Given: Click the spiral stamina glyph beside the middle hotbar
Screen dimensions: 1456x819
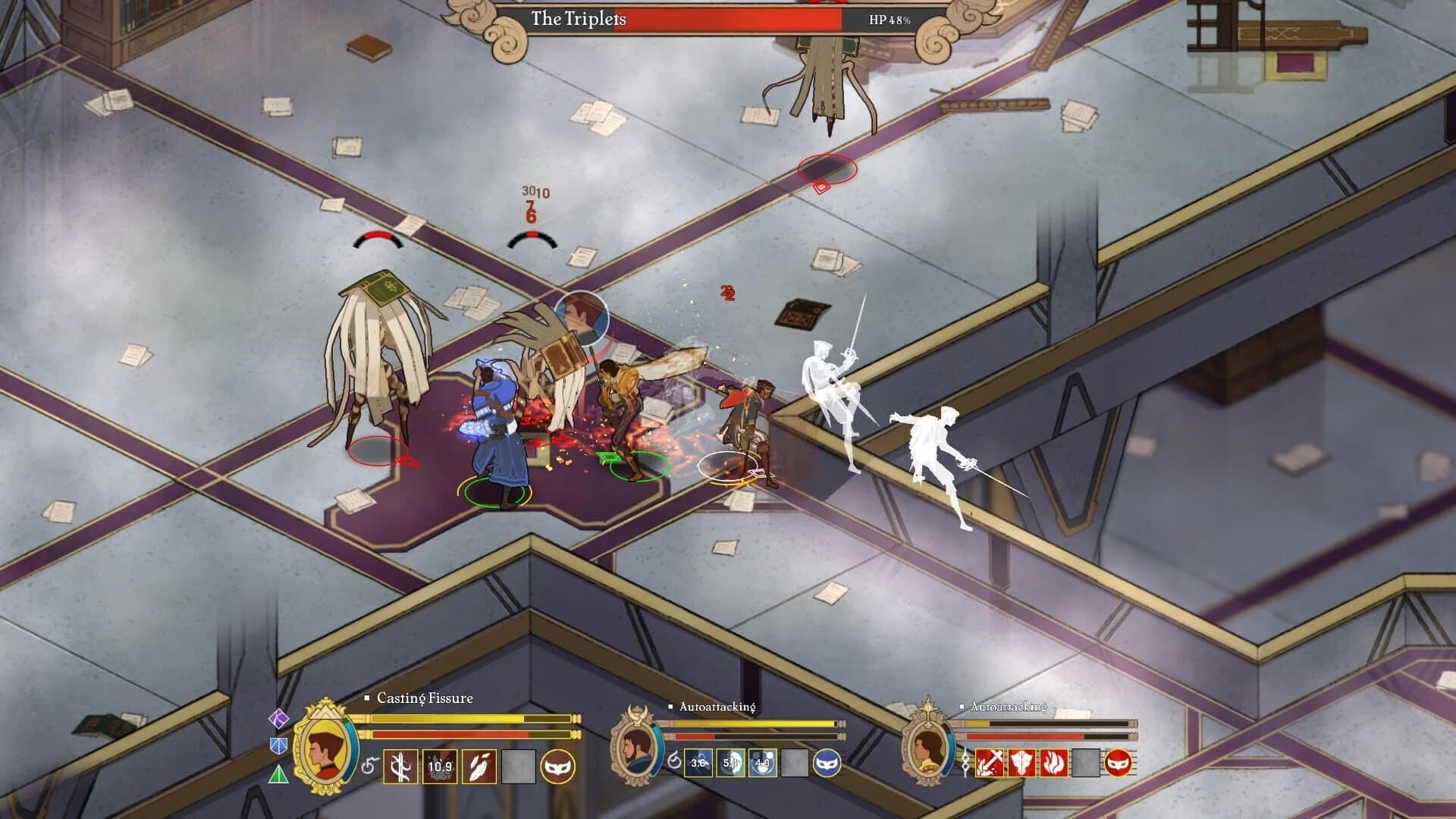Looking at the screenshot, I should [676, 761].
